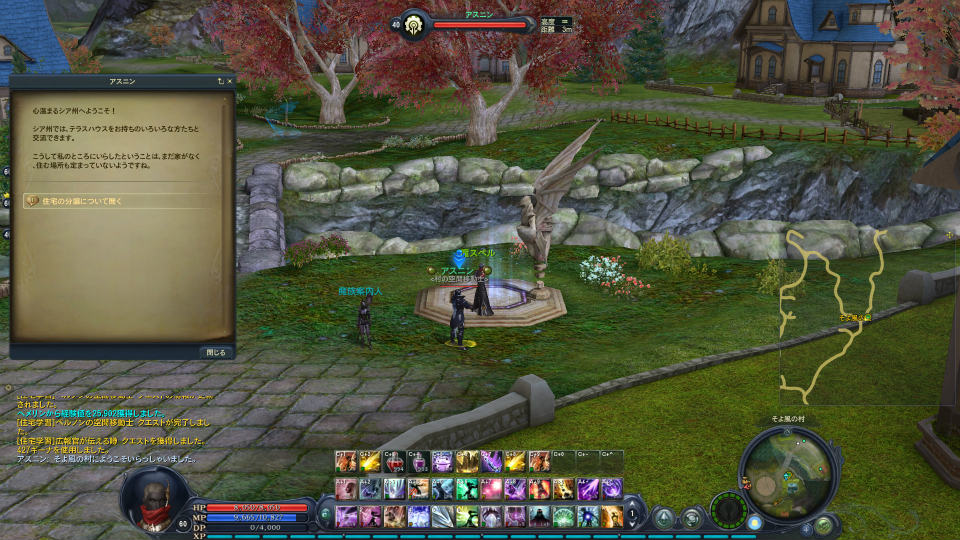Open the green round menu button right of minimap

(x=823, y=524)
